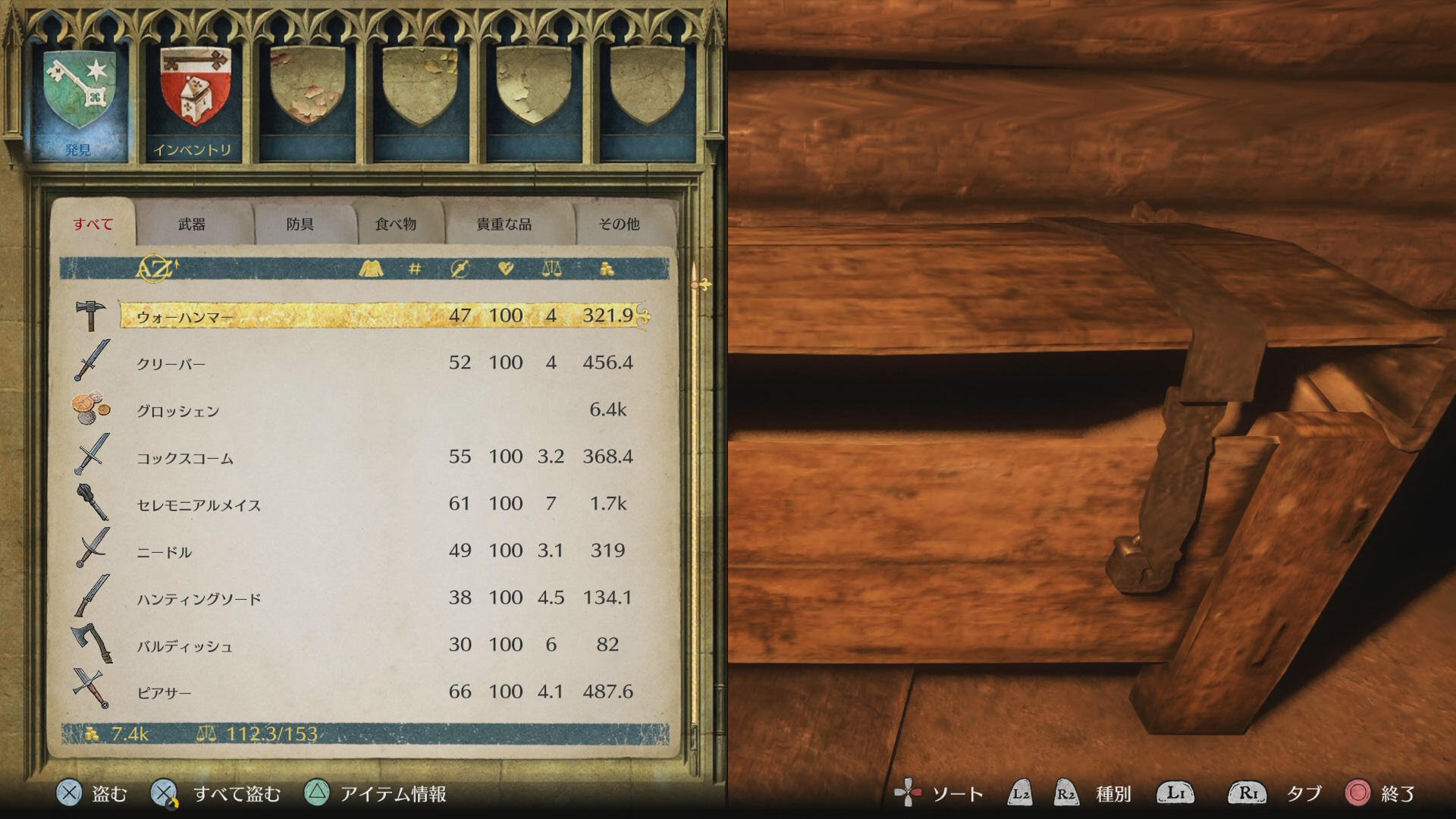Sort list by the gold coins price column
This screenshot has width=1456, height=819.
pos(607,268)
